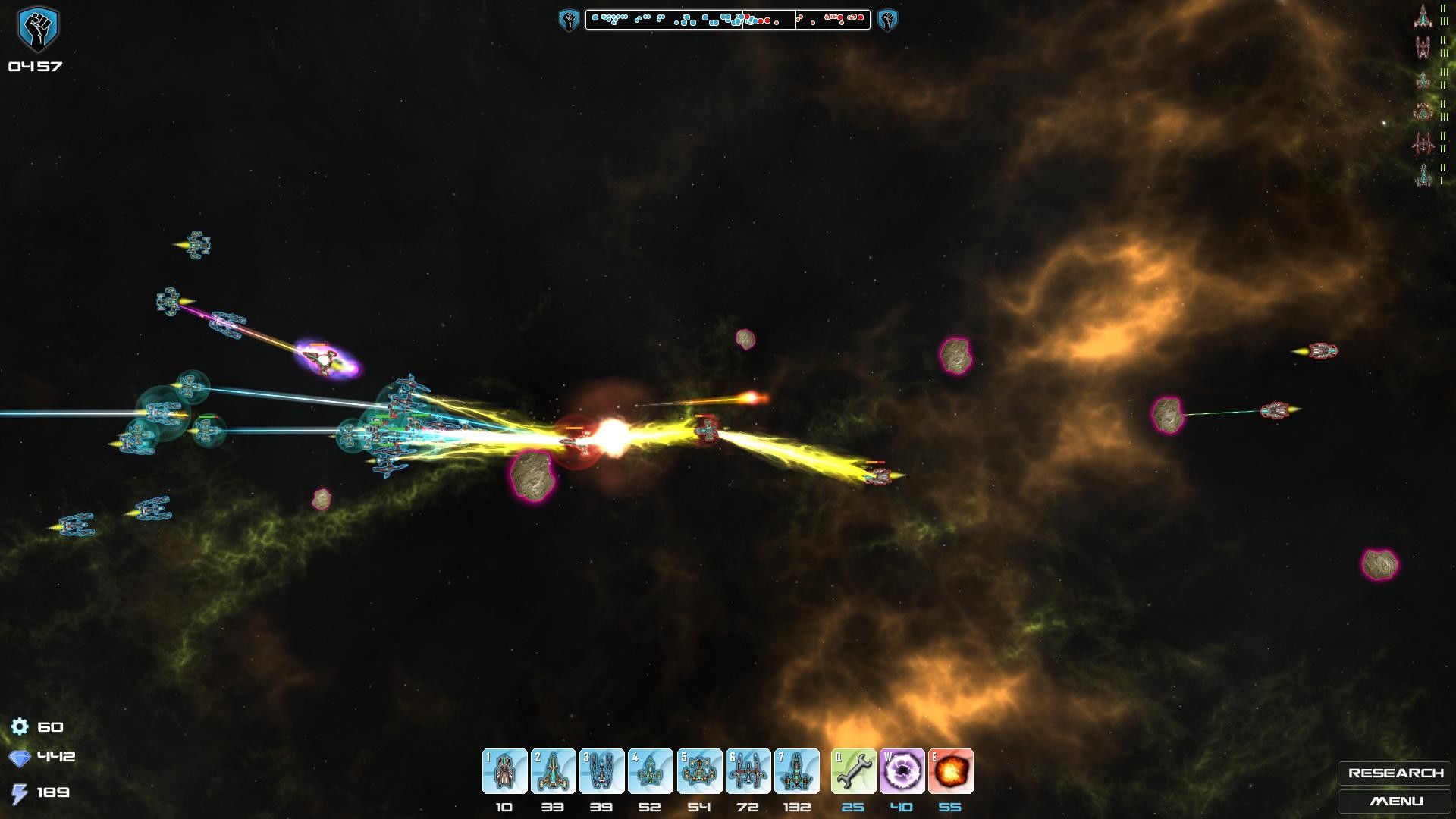The image size is (1456, 819).
Task: Select the slot 6 ship costing 72
Action: point(748,771)
